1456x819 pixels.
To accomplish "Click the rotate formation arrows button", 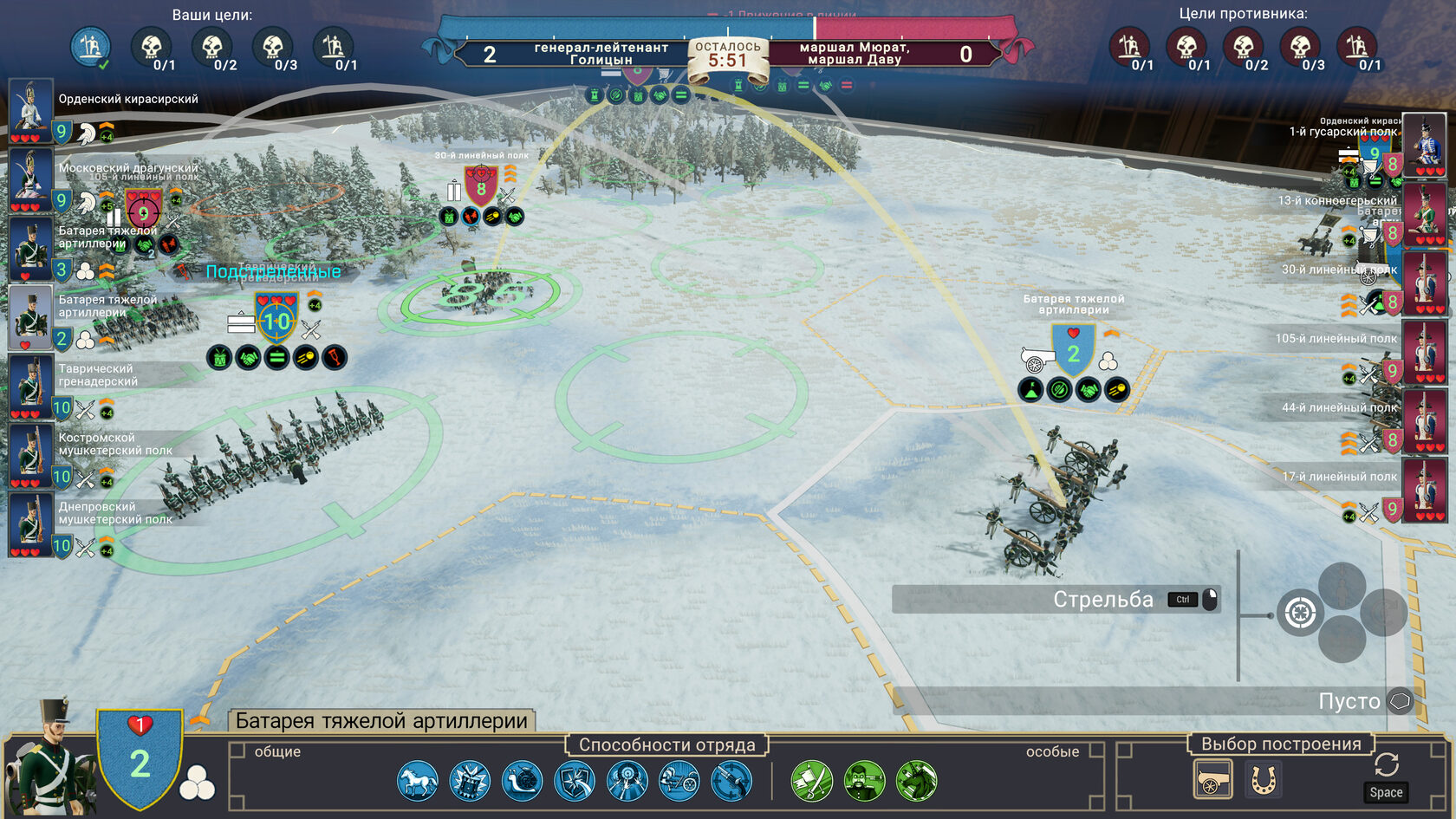I will click(x=1386, y=764).
